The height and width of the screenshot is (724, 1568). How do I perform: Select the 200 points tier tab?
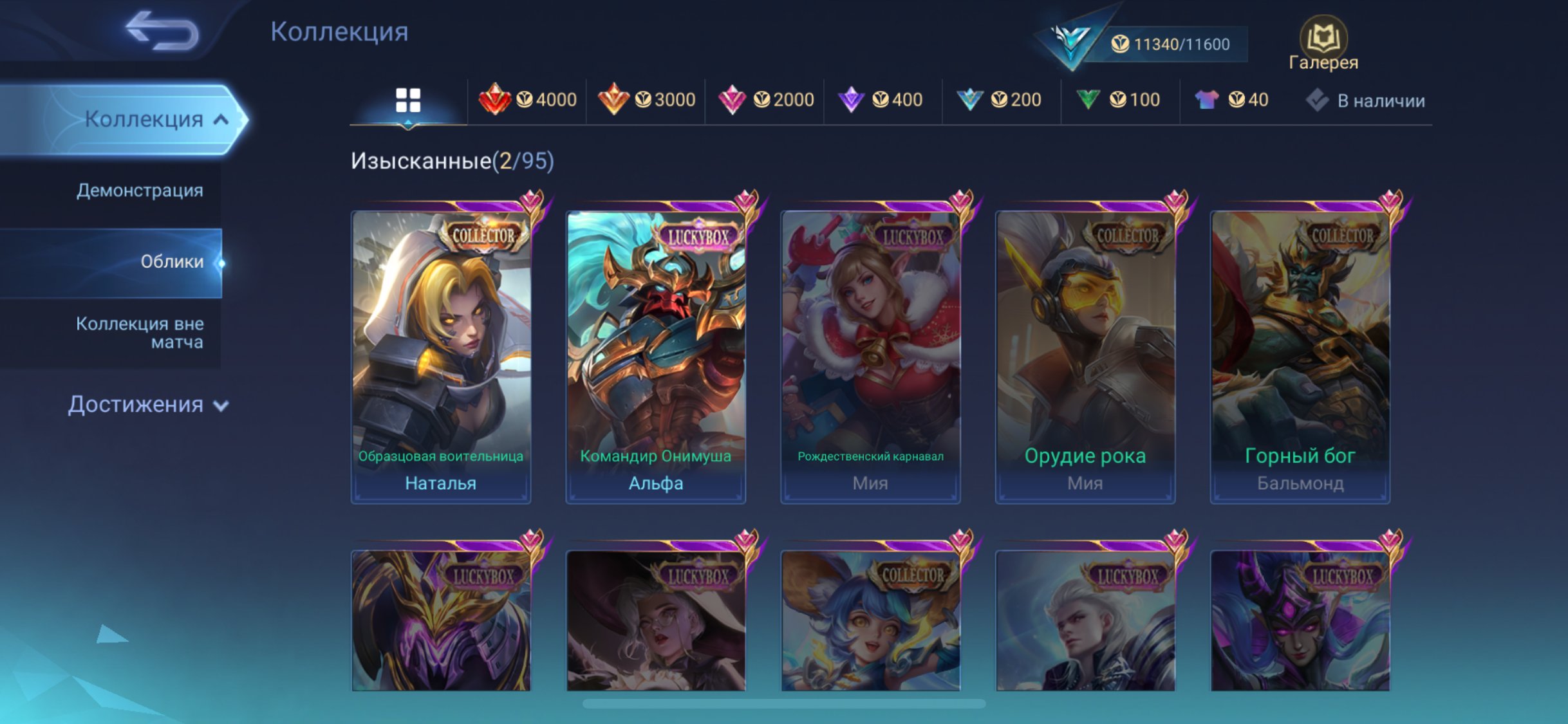(999, 100)
